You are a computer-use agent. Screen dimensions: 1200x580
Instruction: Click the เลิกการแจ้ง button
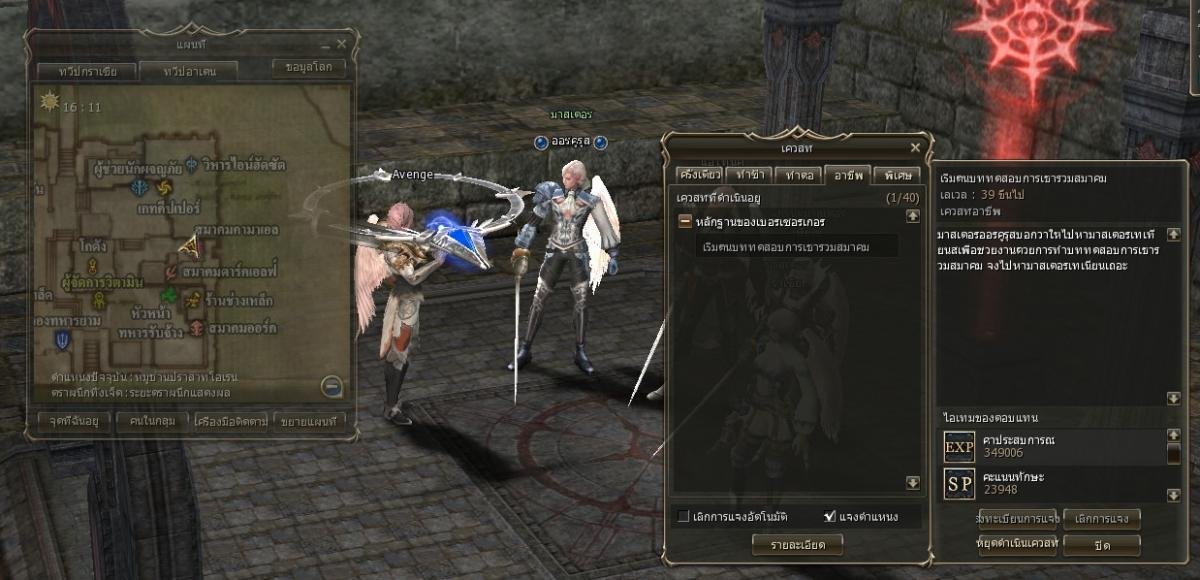(x=1101, y=518)
